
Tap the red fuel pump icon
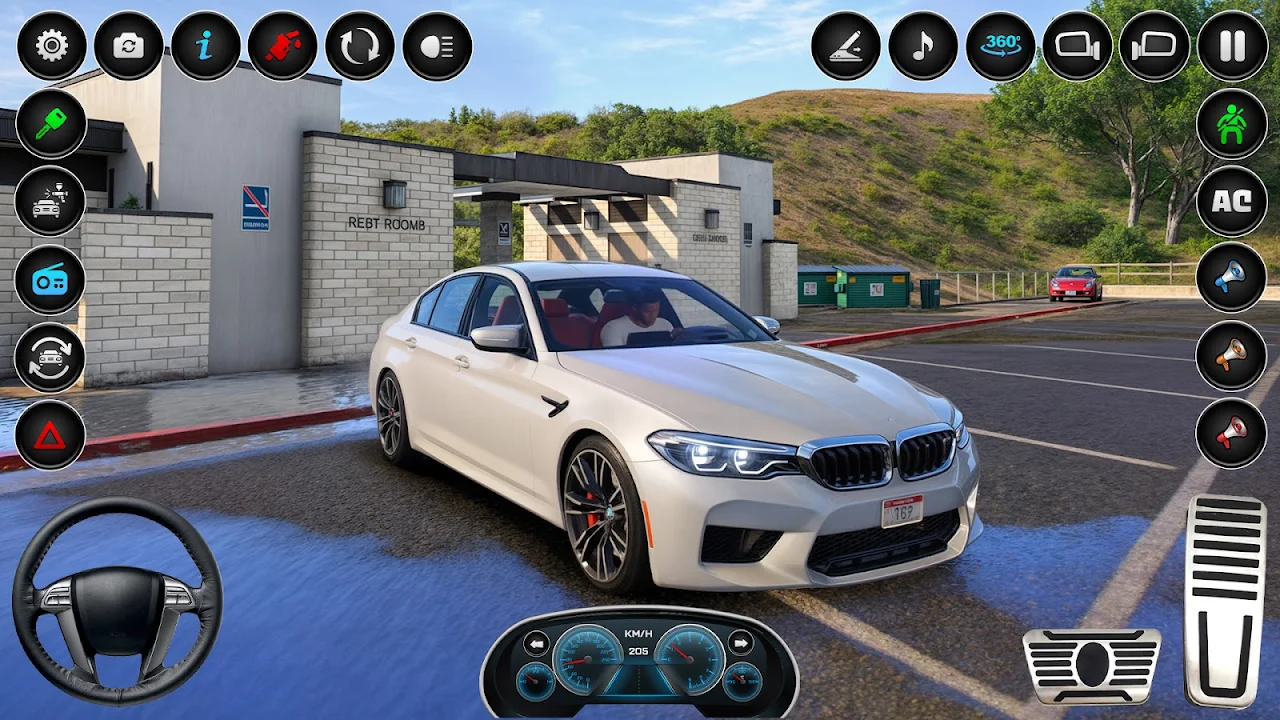(x=282, y=46)
